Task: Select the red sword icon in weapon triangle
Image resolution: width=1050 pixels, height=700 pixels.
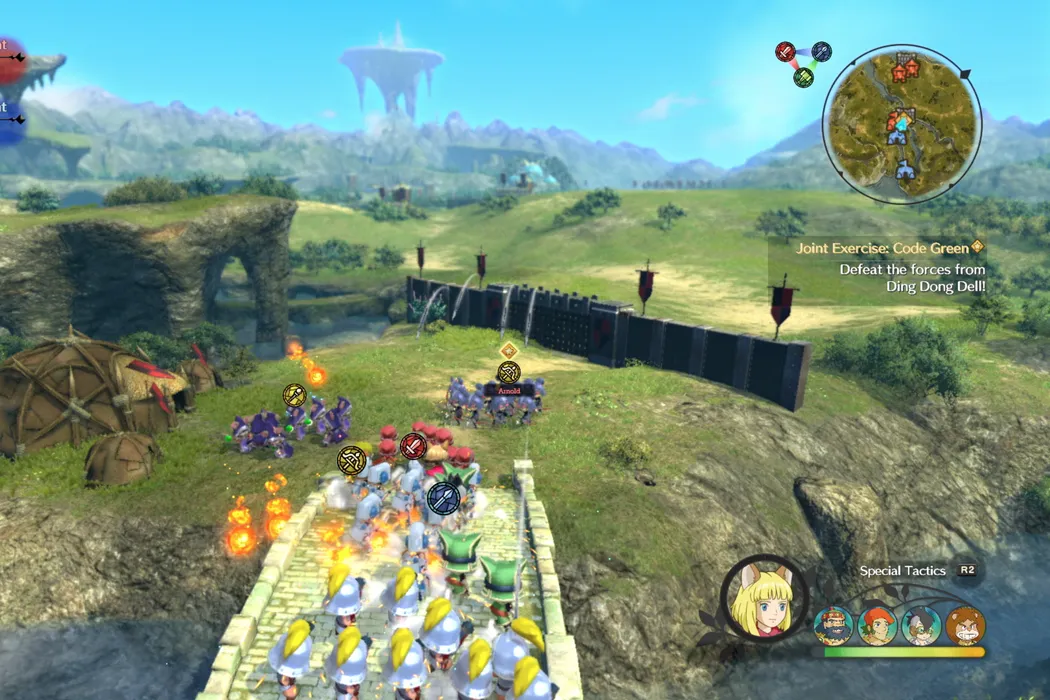Action: click(x=786, y=52)
